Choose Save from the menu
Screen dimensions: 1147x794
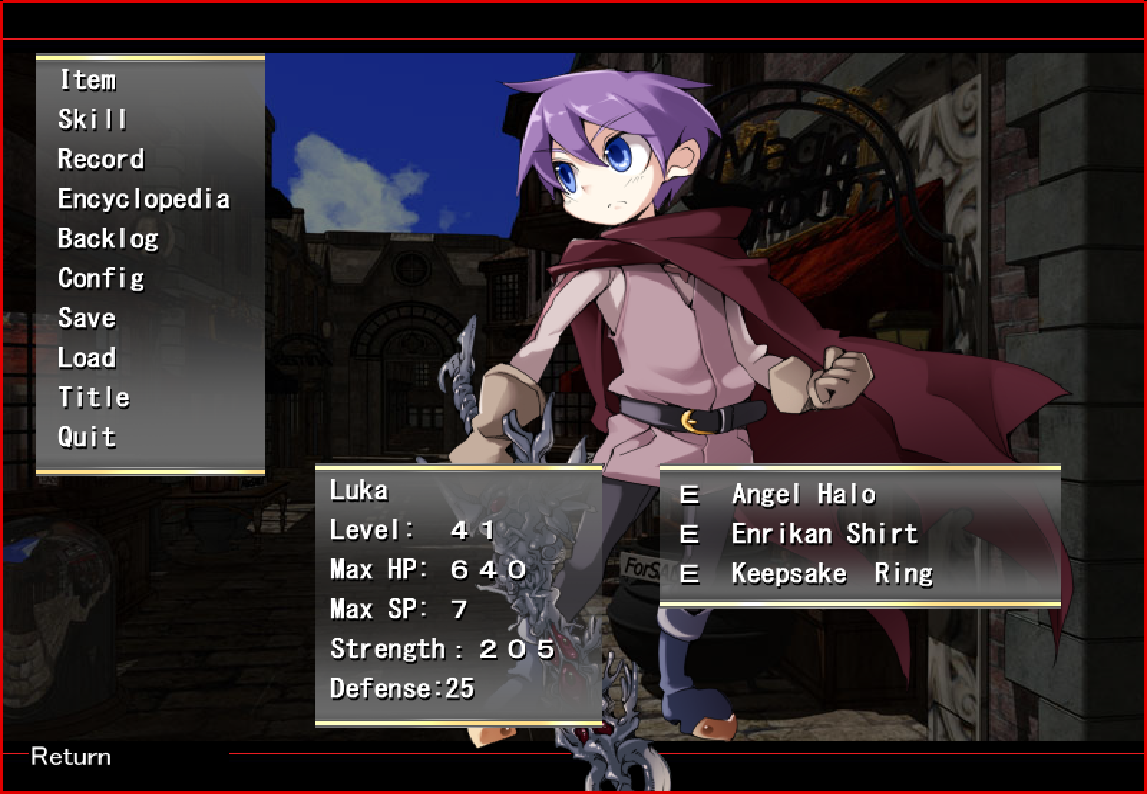tap(87, 318)
